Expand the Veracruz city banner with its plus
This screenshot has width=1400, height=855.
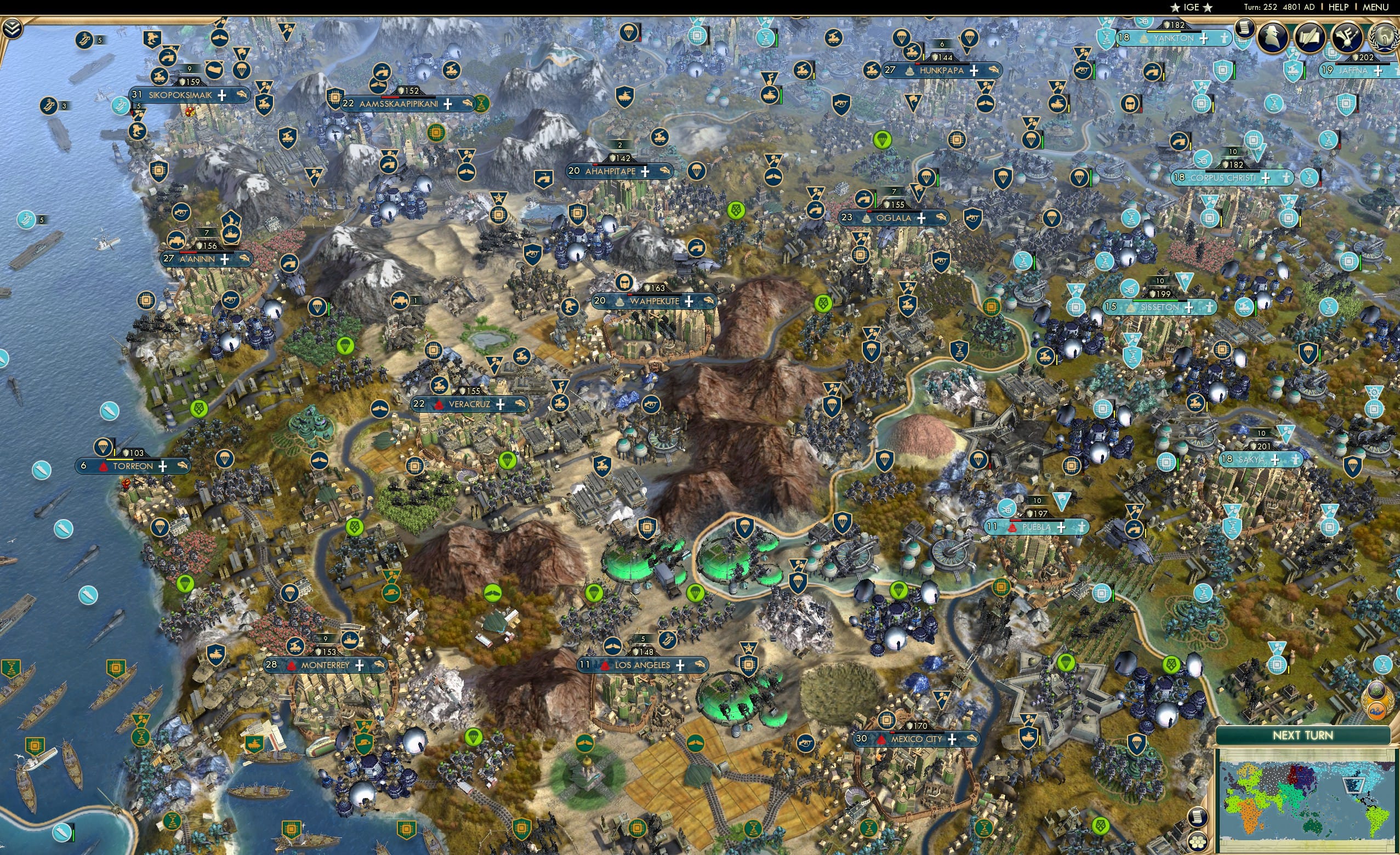click(x=500, y=404)
